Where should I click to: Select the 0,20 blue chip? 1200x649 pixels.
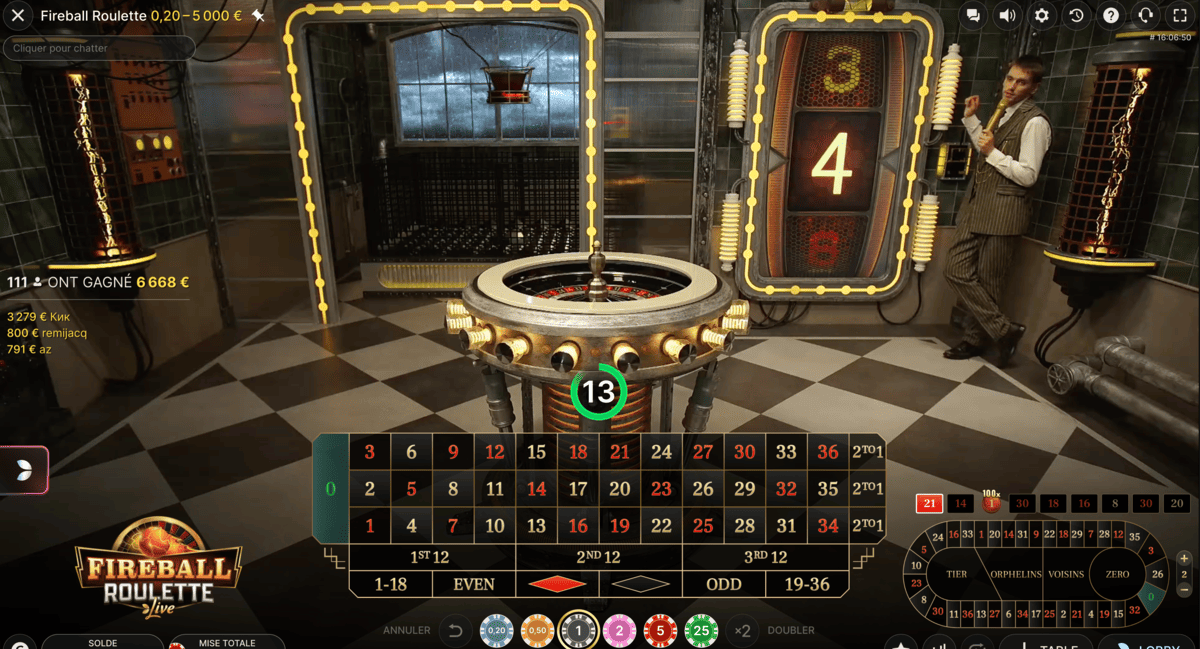pos(496,631)
